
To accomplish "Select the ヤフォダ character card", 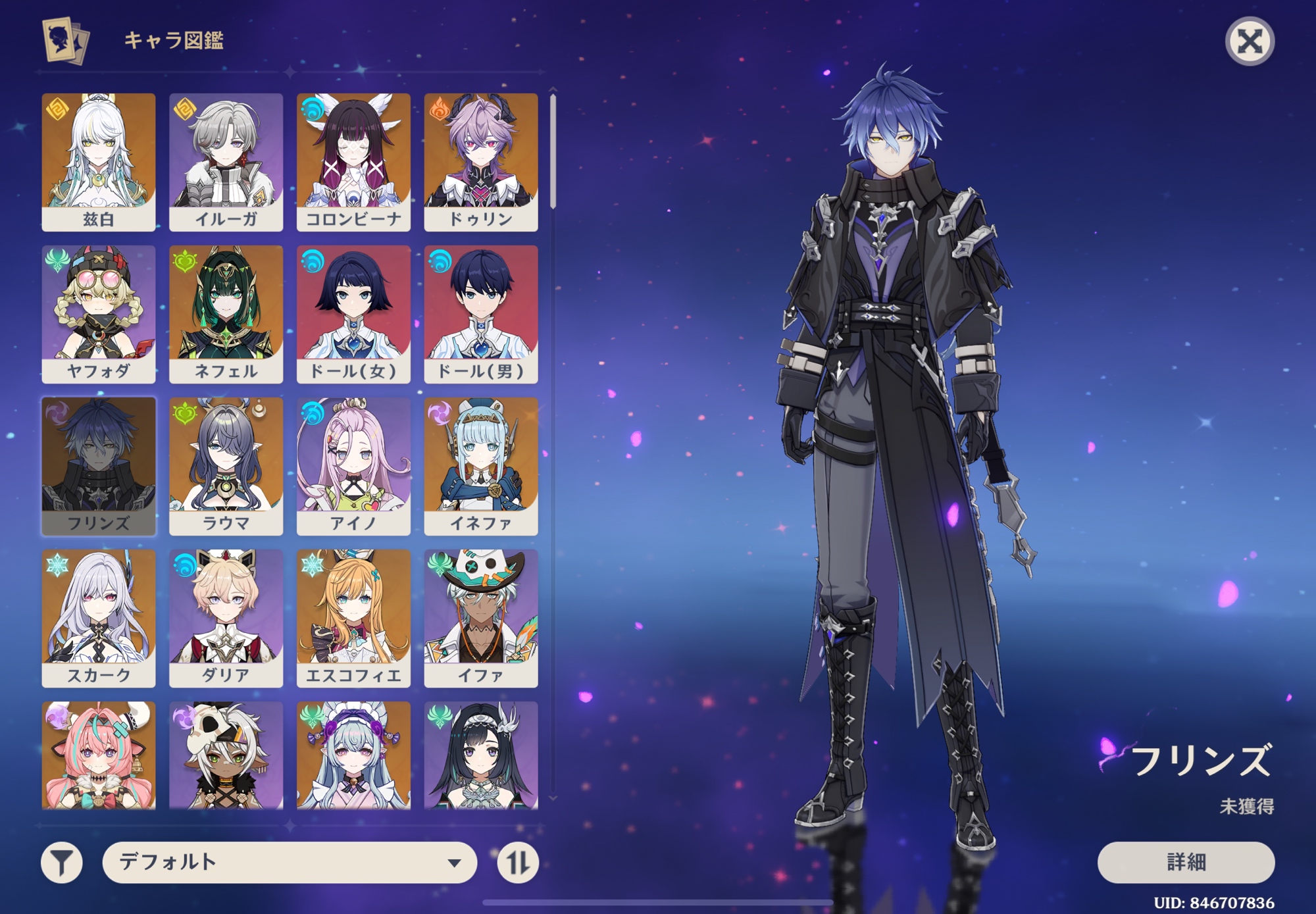I will [99, 314].
